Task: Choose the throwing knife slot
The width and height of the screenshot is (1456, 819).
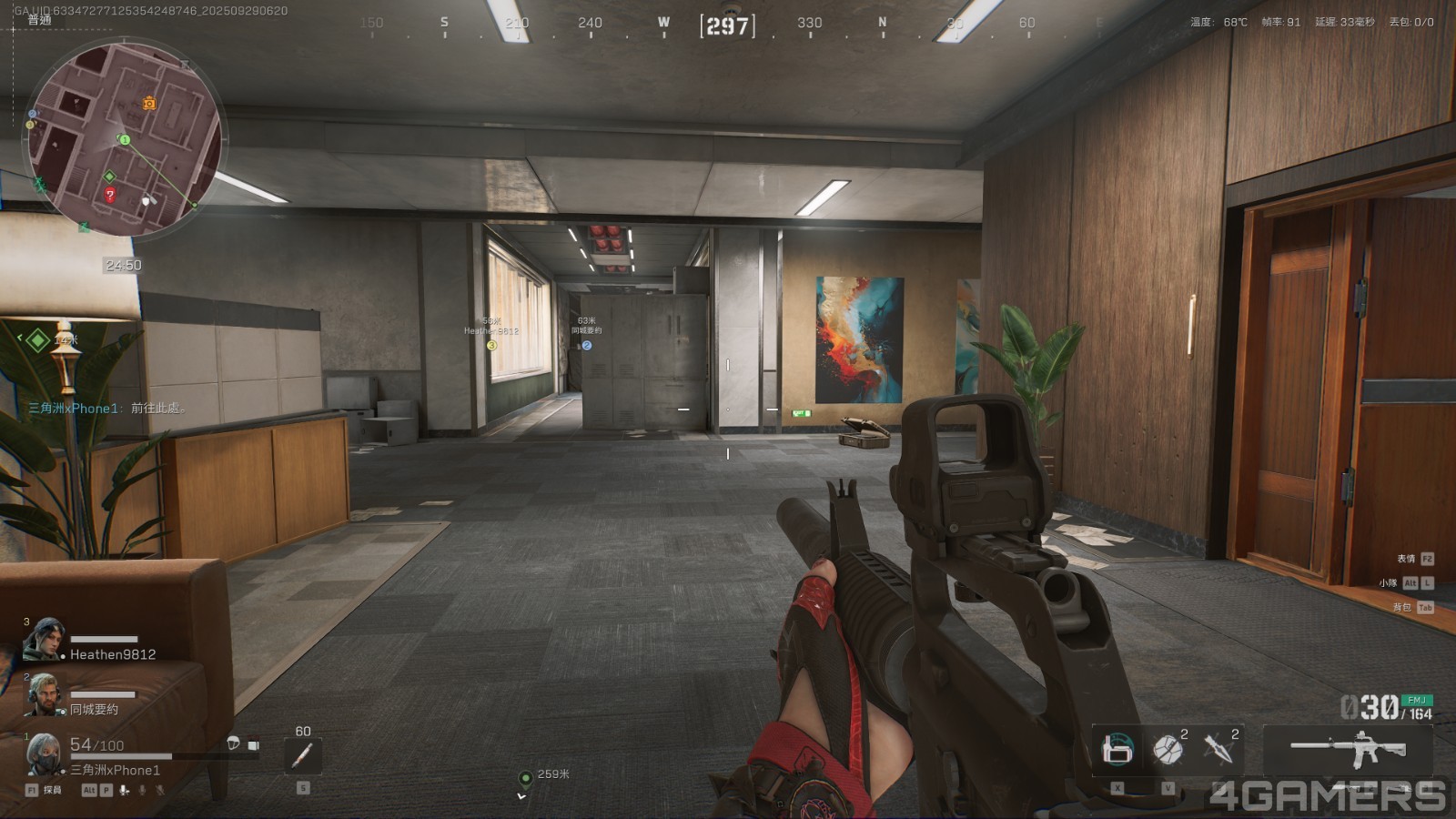Action: click(1218, 750)
